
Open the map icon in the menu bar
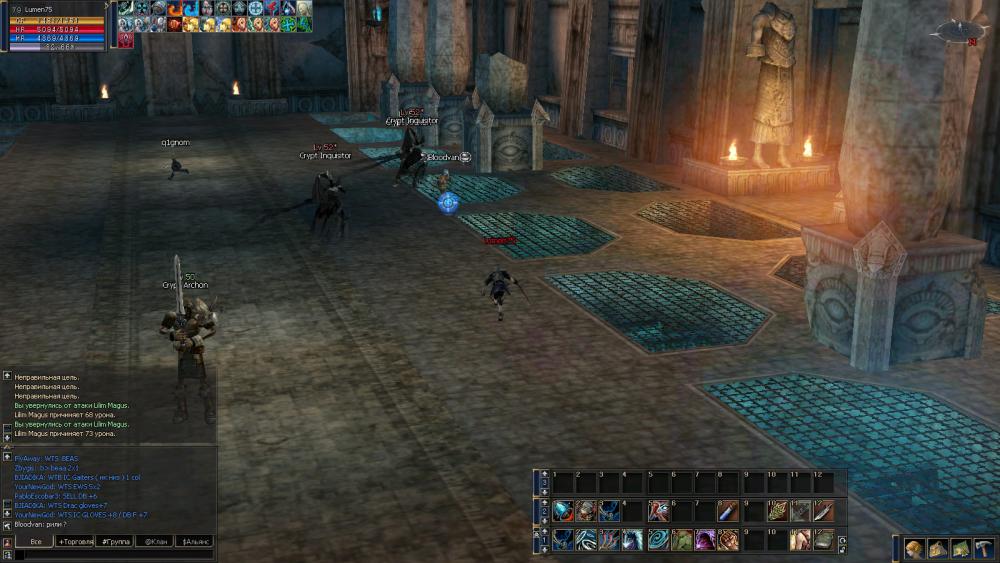point(960,548)
